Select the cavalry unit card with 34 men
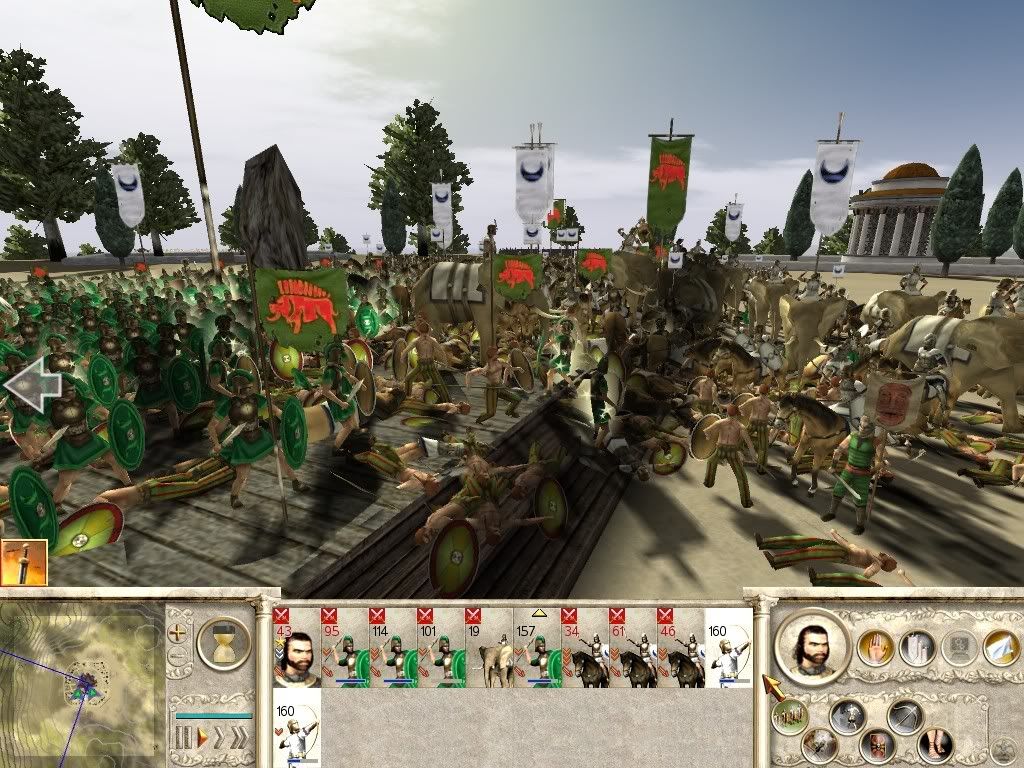The width and height of the screenshot is (1024, 768). click(585, 648)
